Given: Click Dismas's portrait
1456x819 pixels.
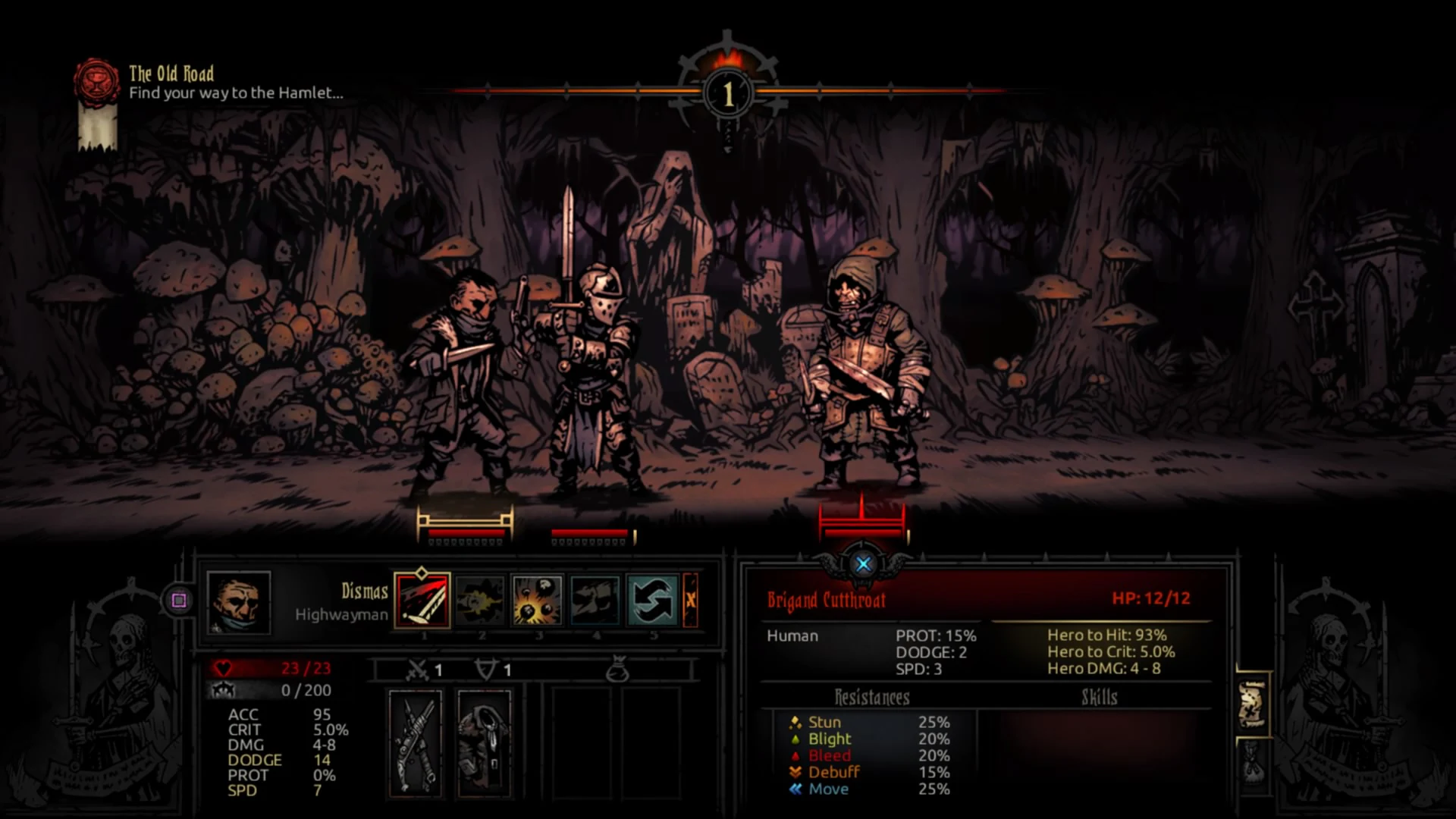Looking at the screenshot, I should [240, 603].
